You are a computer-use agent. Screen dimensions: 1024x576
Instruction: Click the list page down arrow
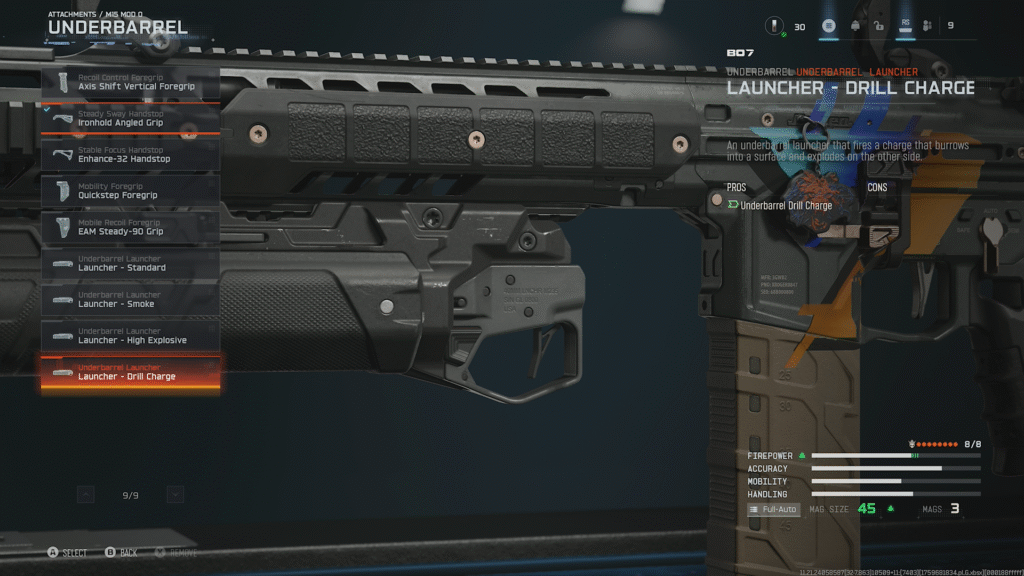(x=175, y=494)
